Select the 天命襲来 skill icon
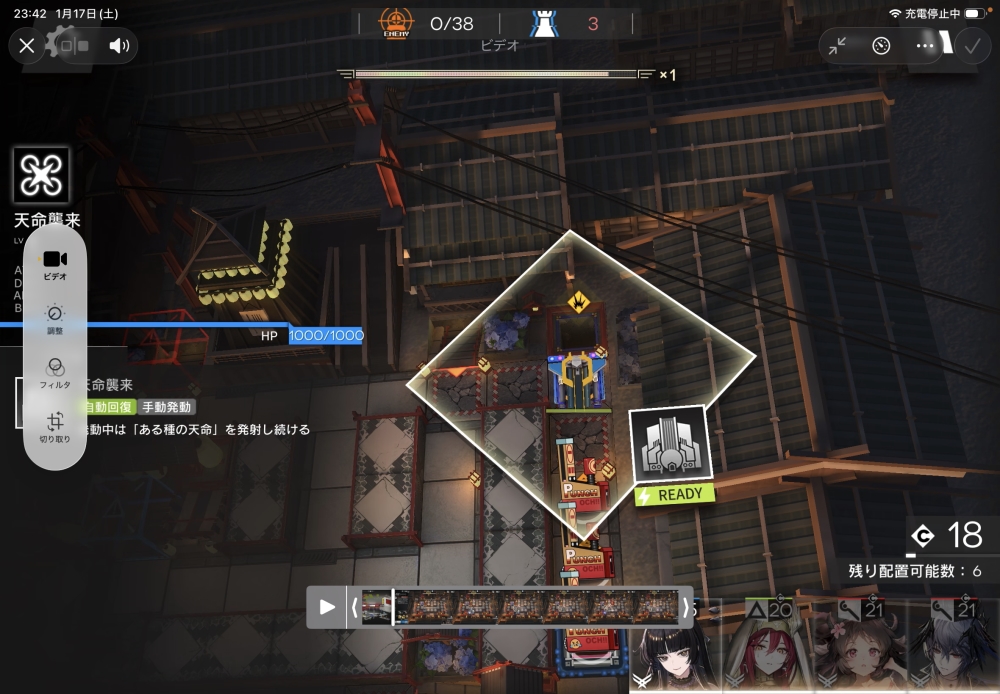1000x694 pixels. [x=42, y=176]
